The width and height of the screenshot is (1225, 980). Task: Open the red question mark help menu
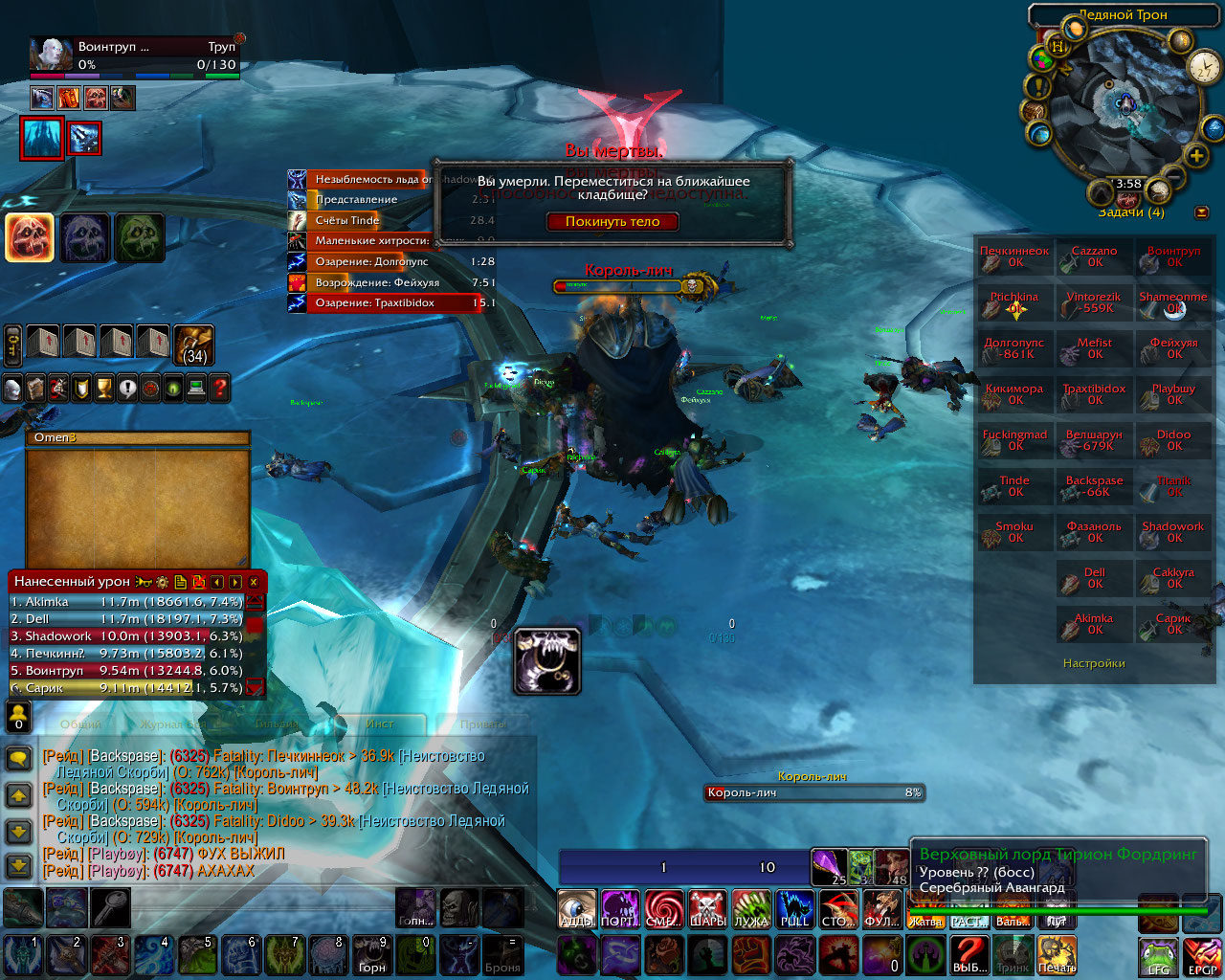[x=220, y=388]
